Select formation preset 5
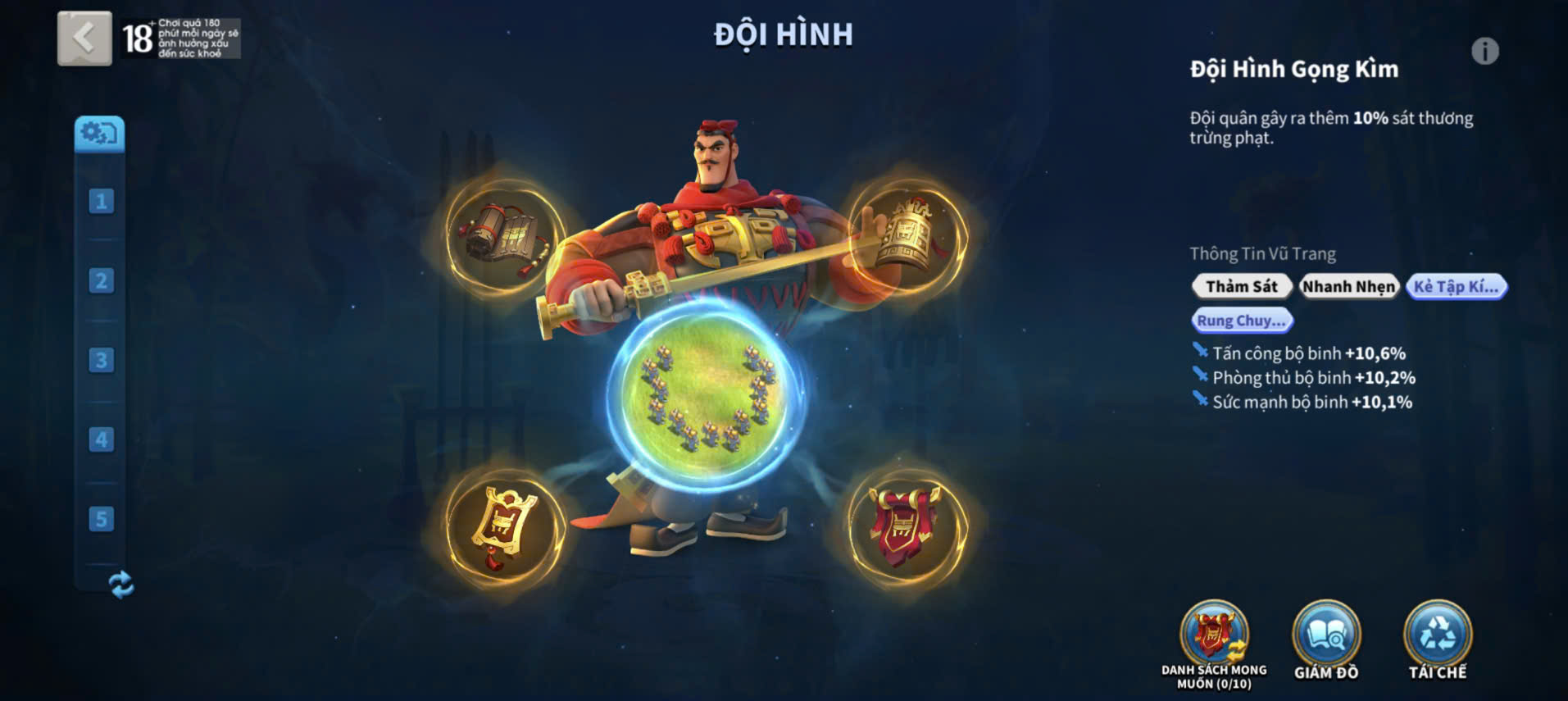 tap(101, 519)
